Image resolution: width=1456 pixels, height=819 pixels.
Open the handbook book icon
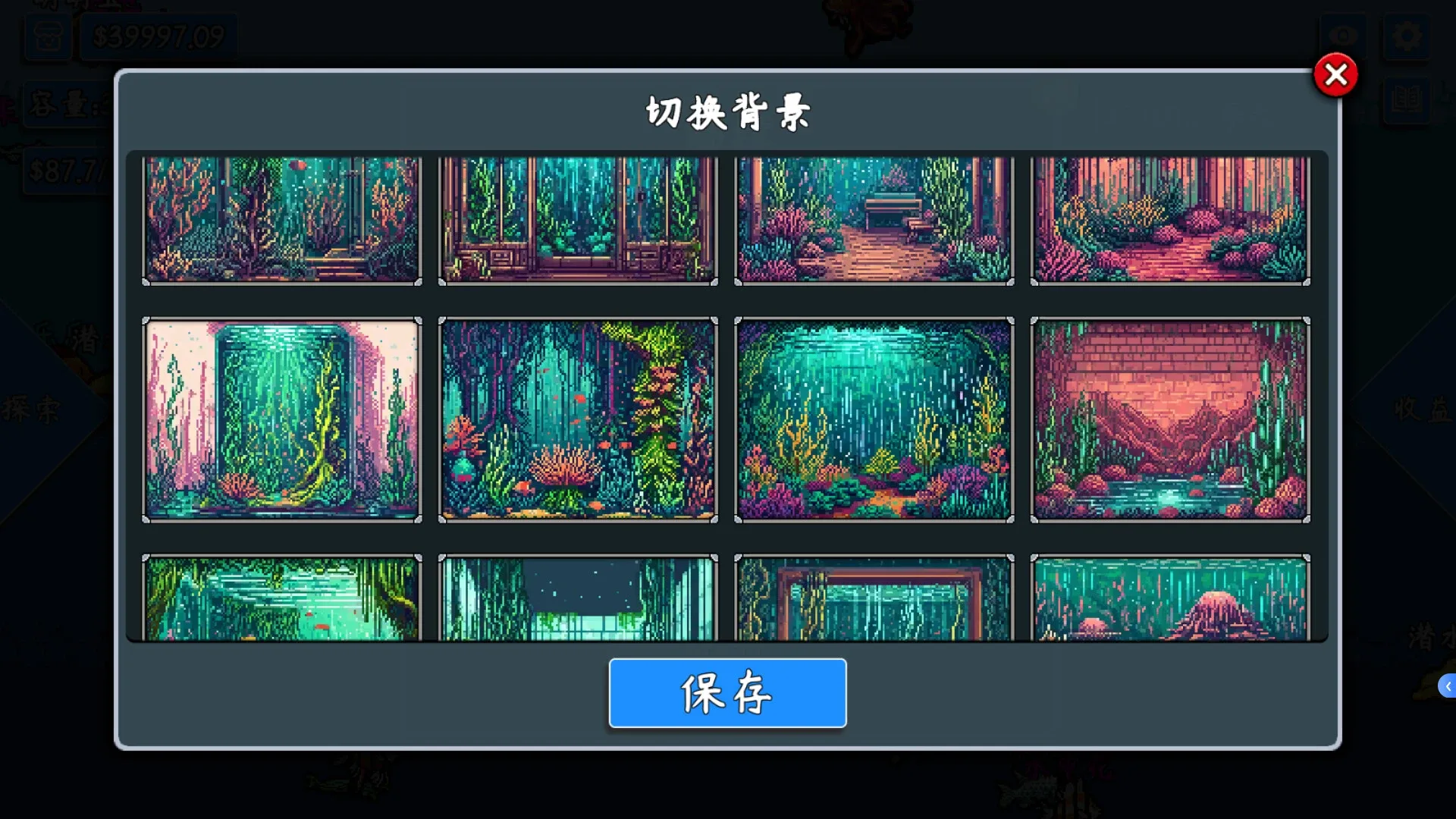(x=1407, y=101)
